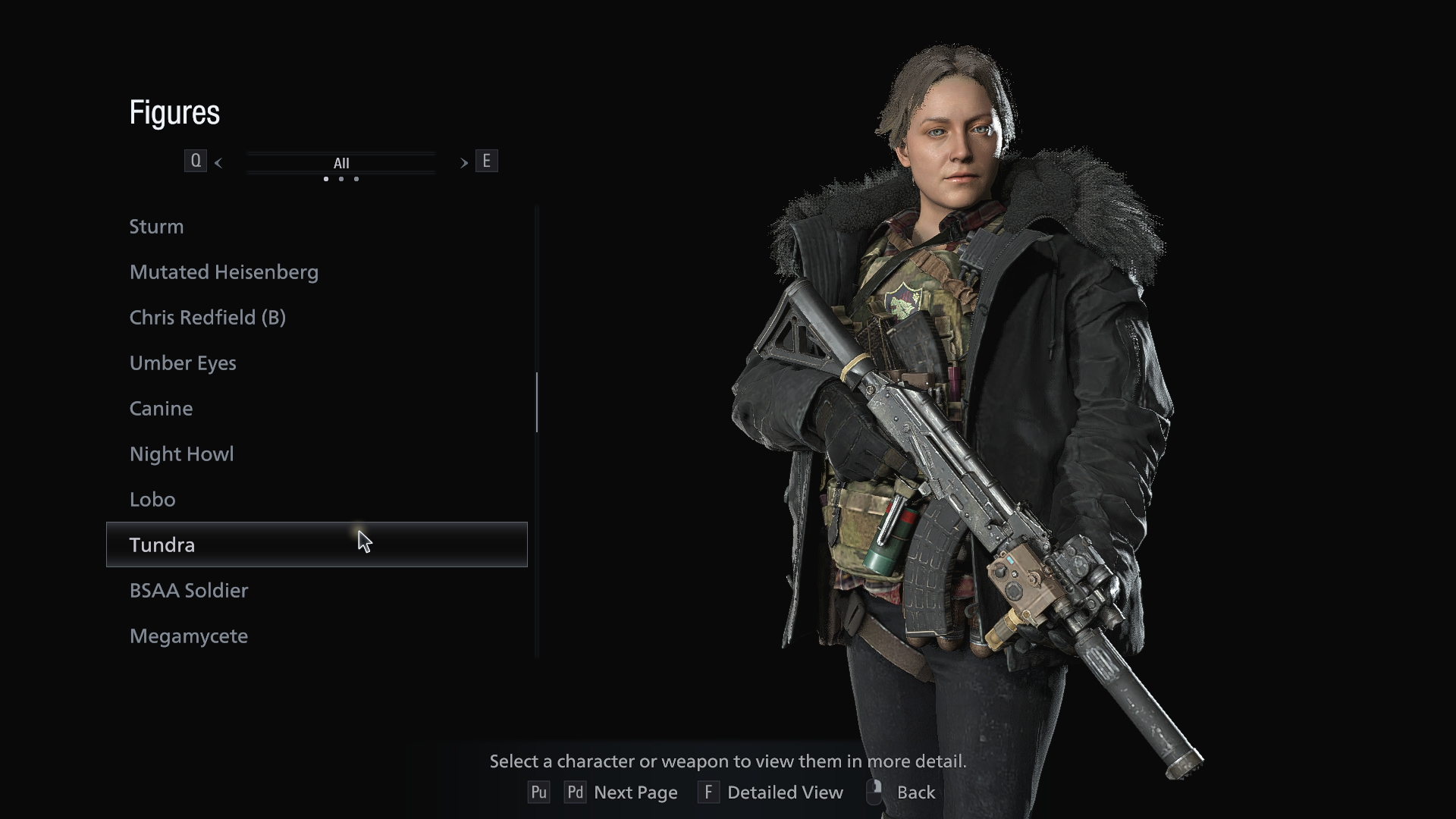
Task: Choose Mutated Heisenberg from the list
Action: coord(224,272)
